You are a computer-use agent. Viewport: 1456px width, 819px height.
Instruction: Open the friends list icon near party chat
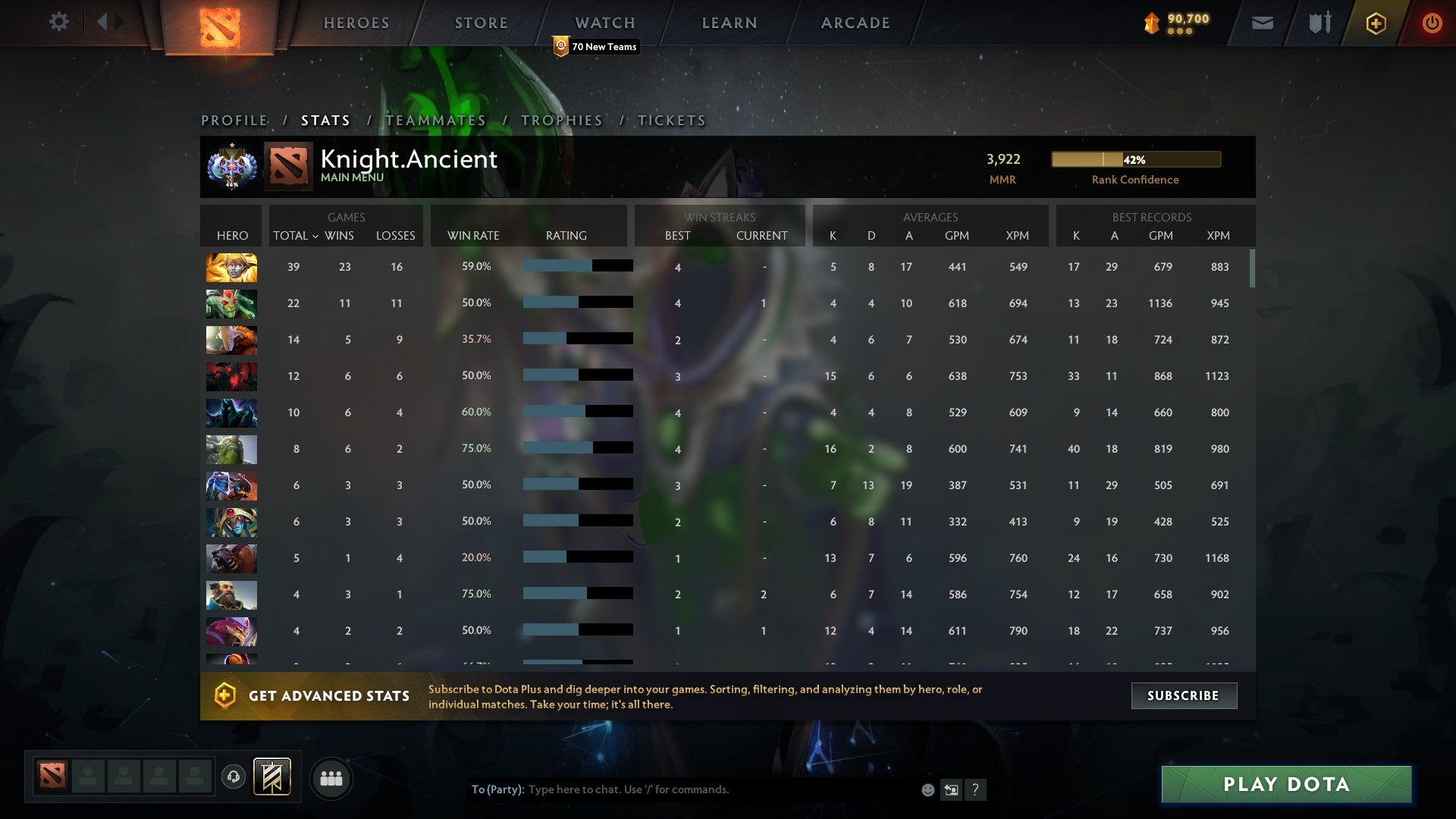[331, 778]
